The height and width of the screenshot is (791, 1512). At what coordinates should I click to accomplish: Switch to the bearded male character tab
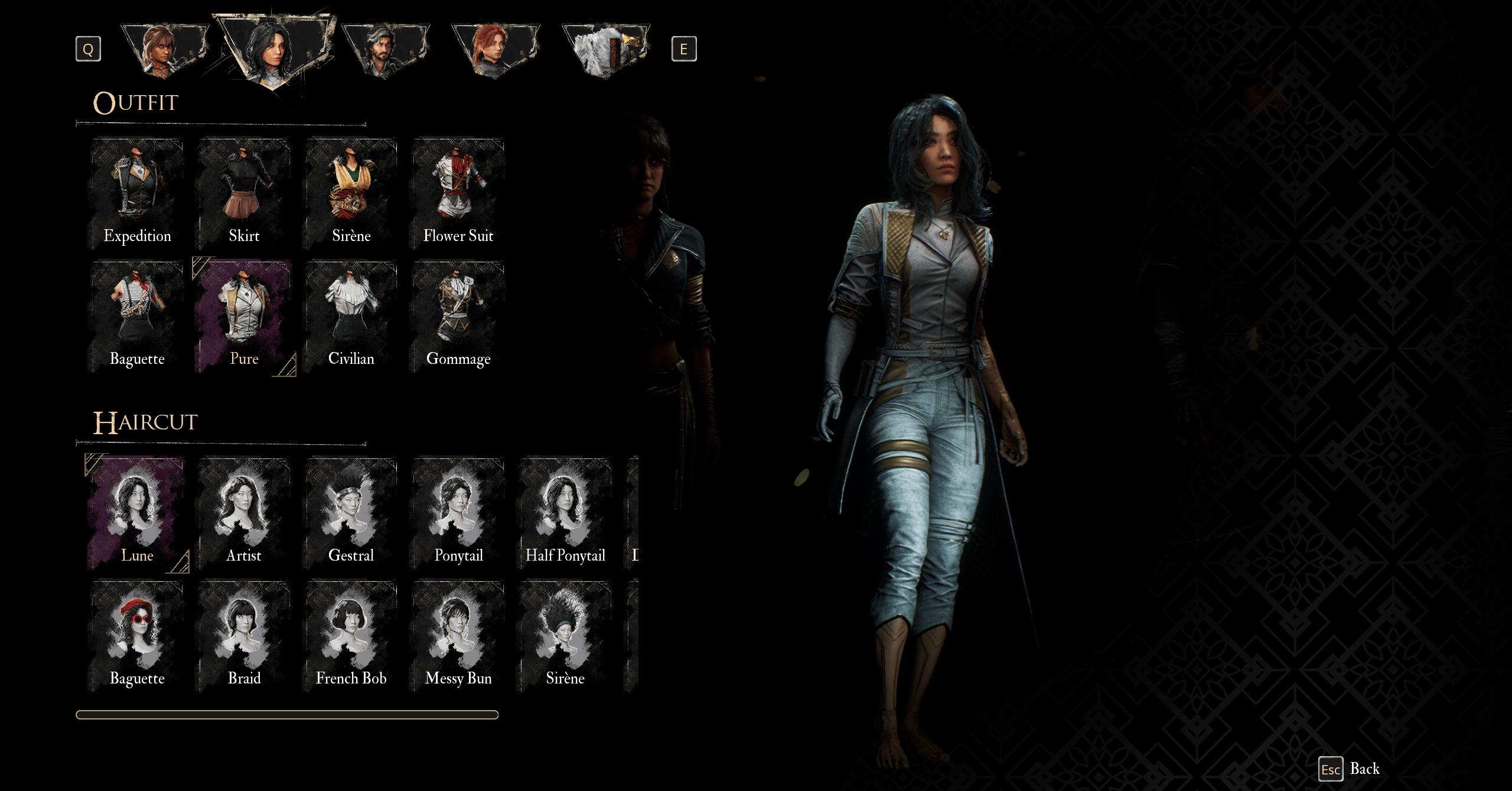tap(385, 51)
